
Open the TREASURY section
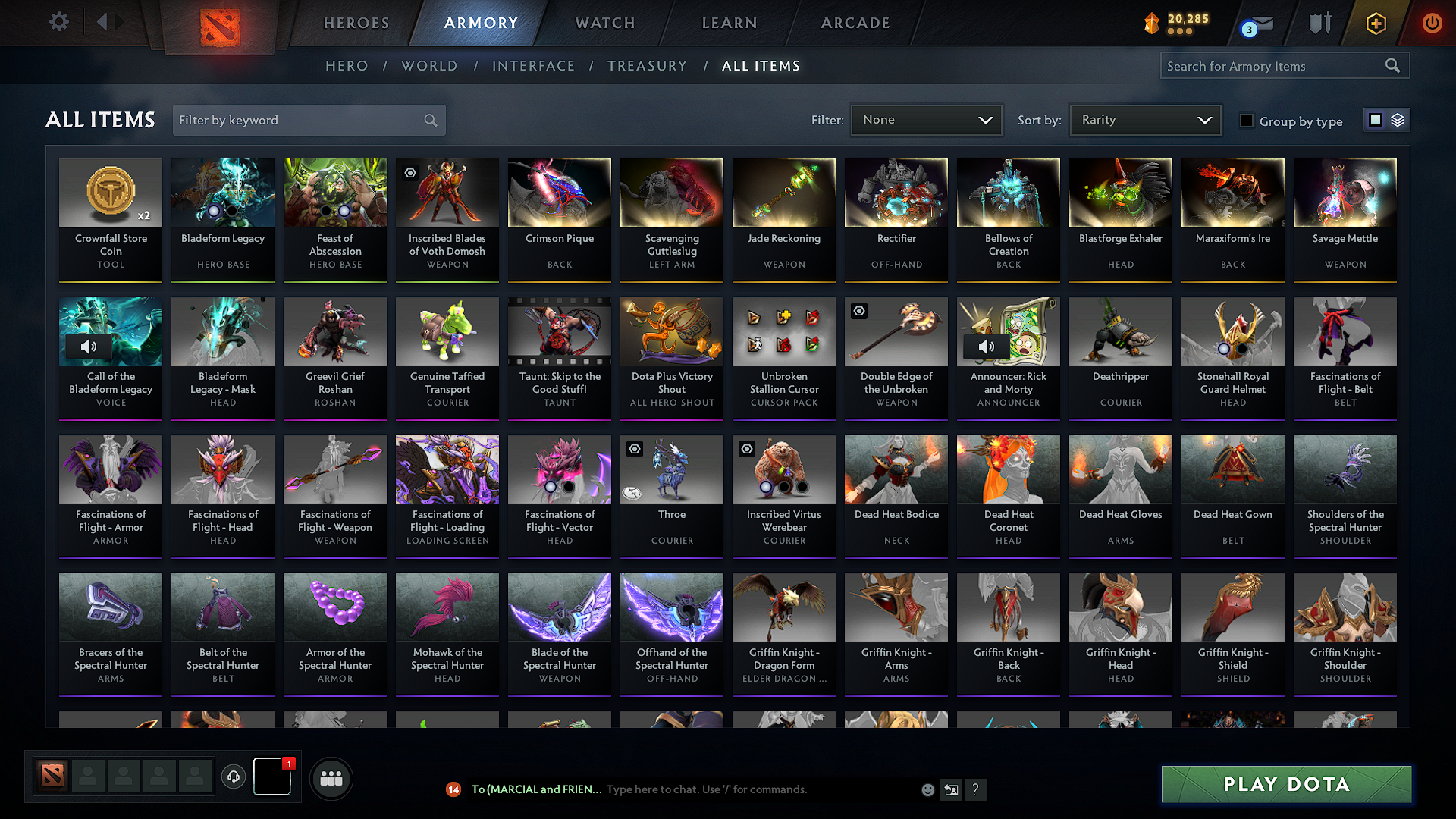(647, 65)
